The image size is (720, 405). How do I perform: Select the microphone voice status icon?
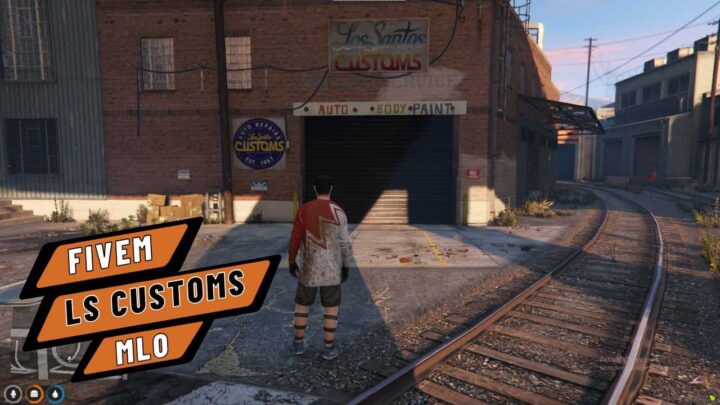pos(12,393)
